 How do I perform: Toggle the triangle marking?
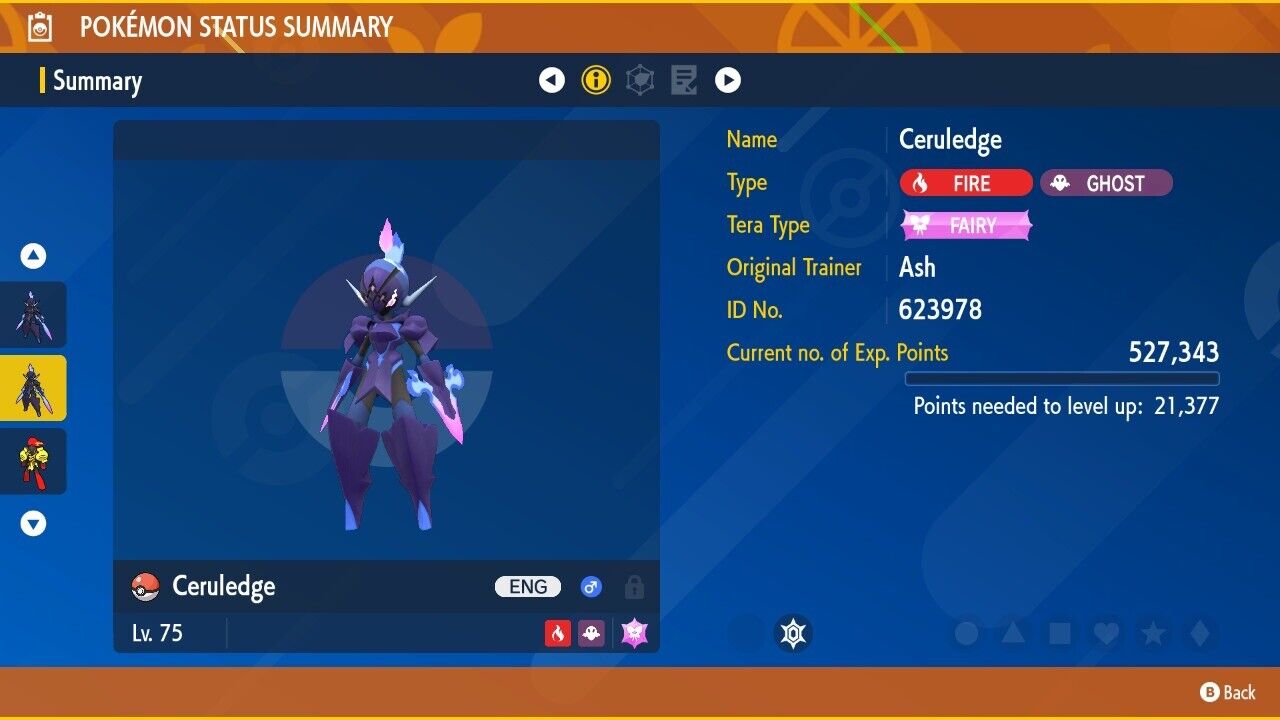[1012, 633]
